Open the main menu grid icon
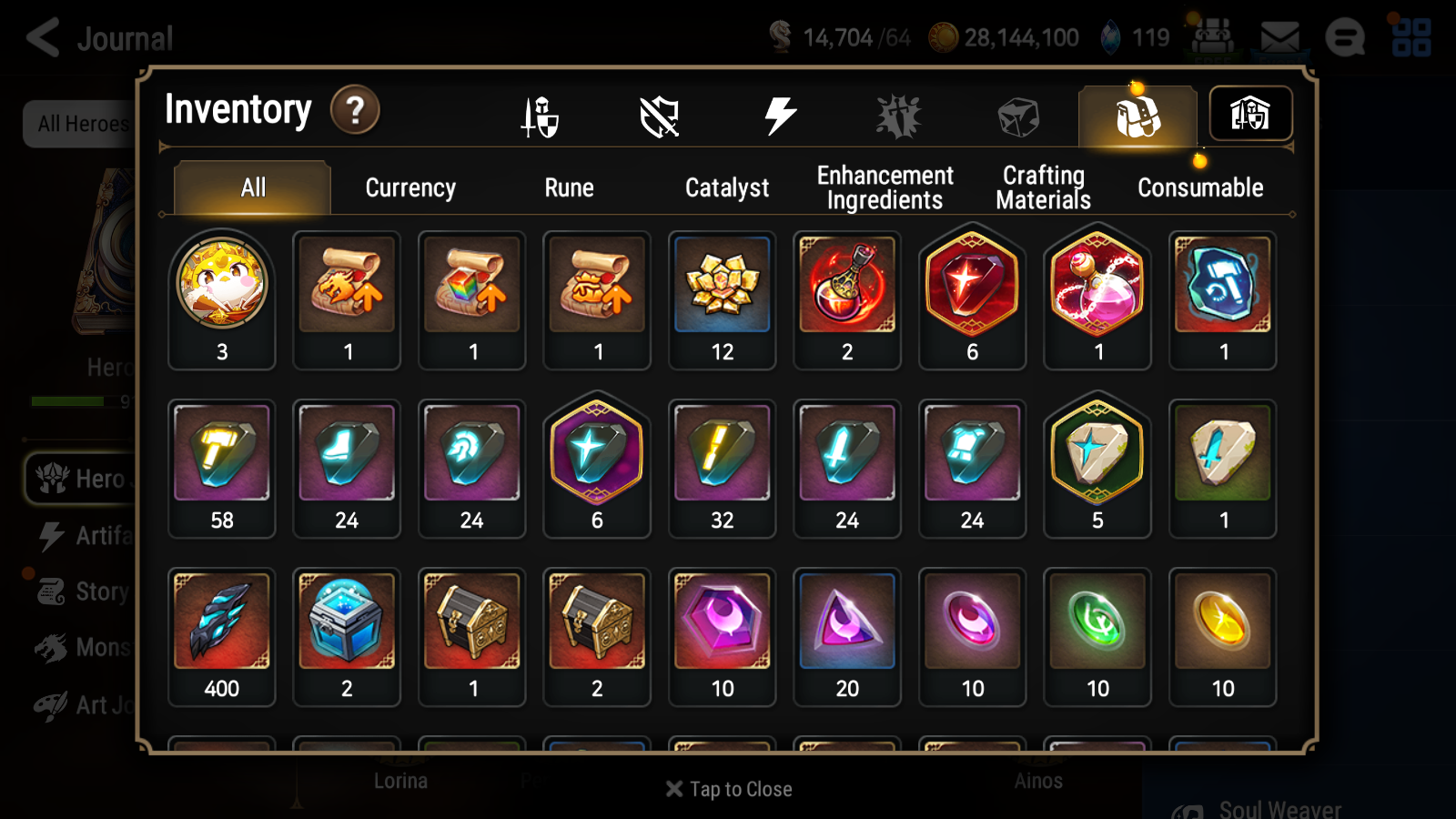1456x819 pixels. pyautogui.click(x=1414, y=38)
